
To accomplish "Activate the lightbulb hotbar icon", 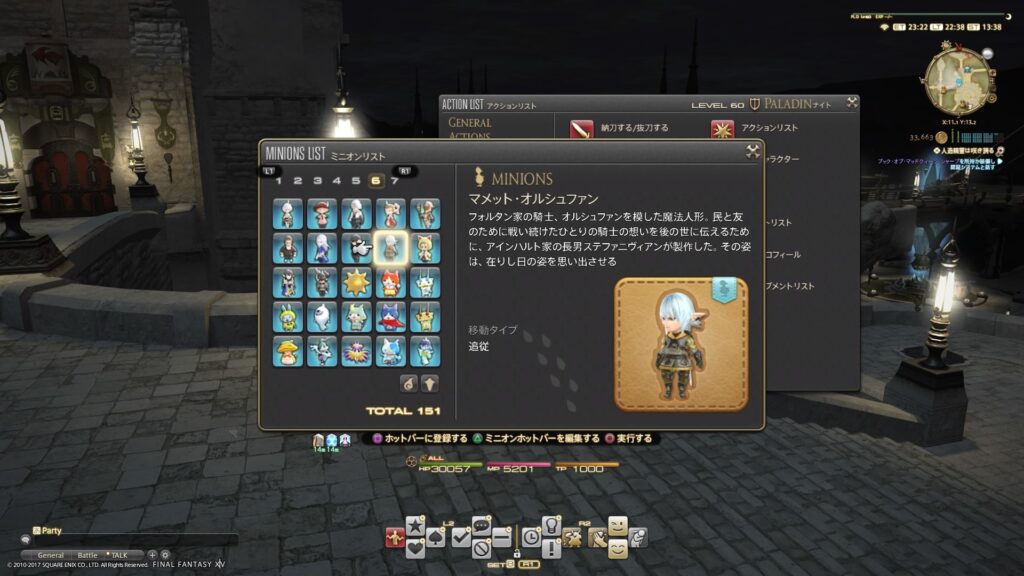I will point(551,524).
